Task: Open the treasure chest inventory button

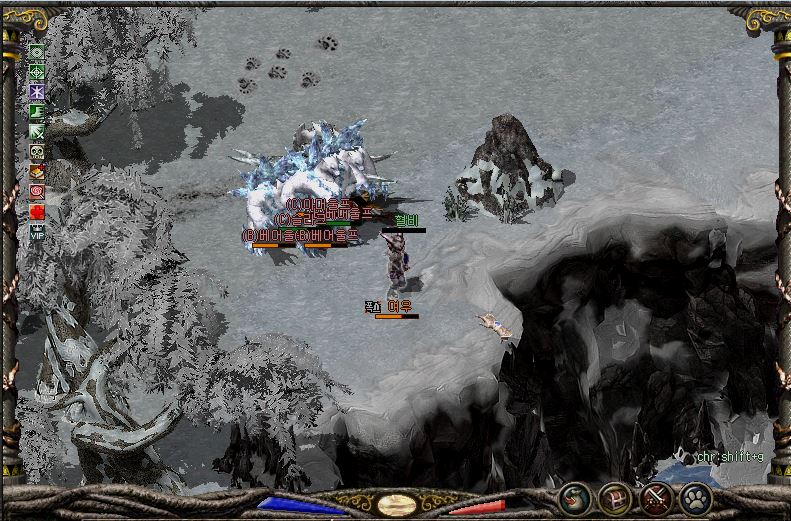Action: click(615, 498)
